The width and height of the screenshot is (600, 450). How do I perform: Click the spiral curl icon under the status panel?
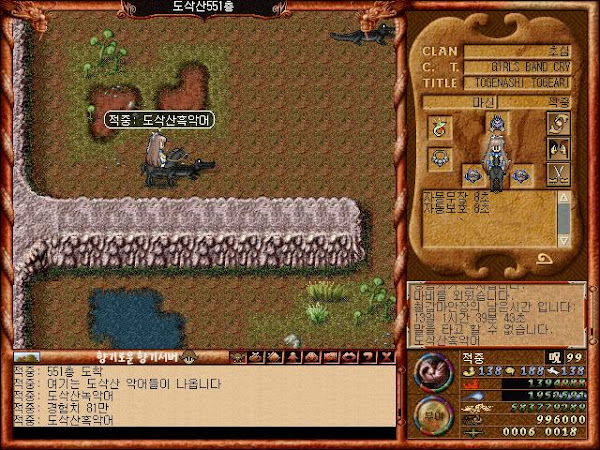coord(546,257)
